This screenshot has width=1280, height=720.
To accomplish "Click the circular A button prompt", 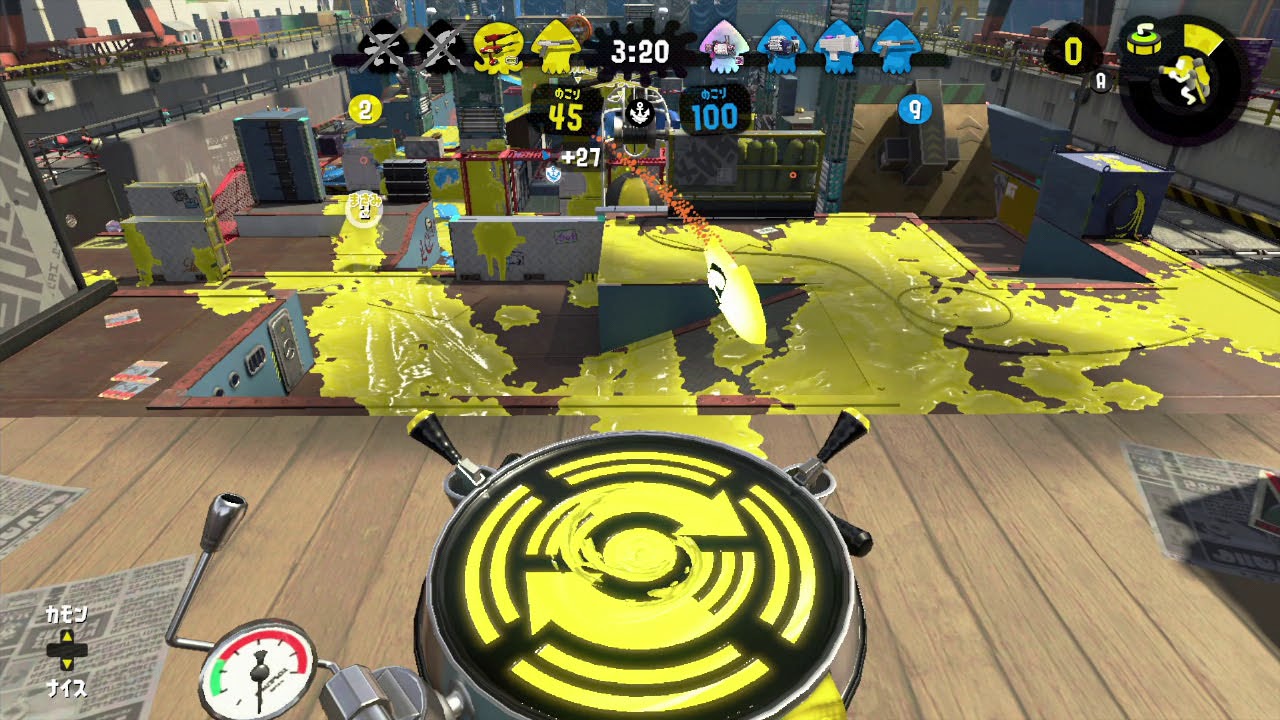I will click(x=1101, y=81).
